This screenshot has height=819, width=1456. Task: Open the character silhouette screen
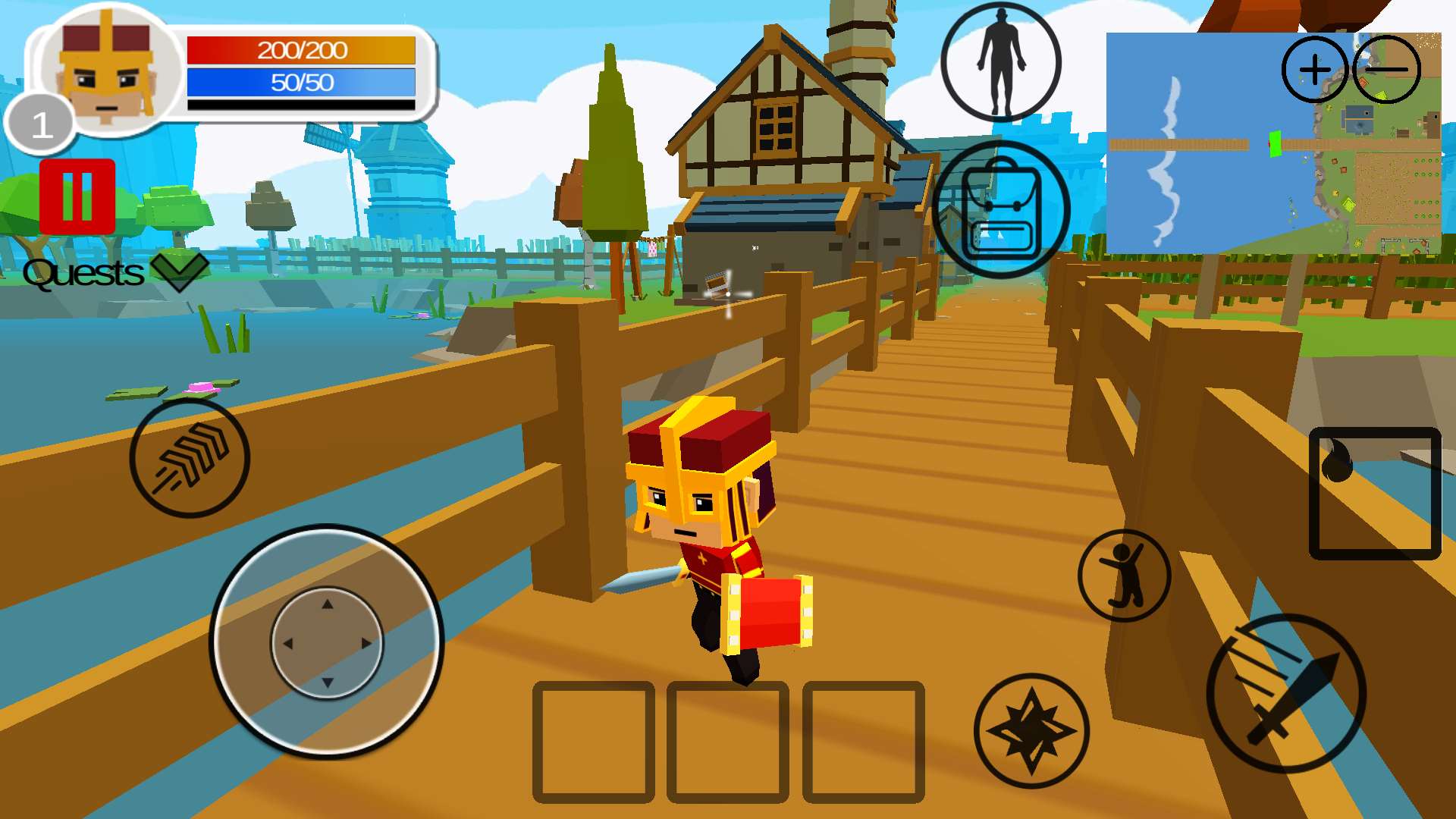(x=1001, y=63)
